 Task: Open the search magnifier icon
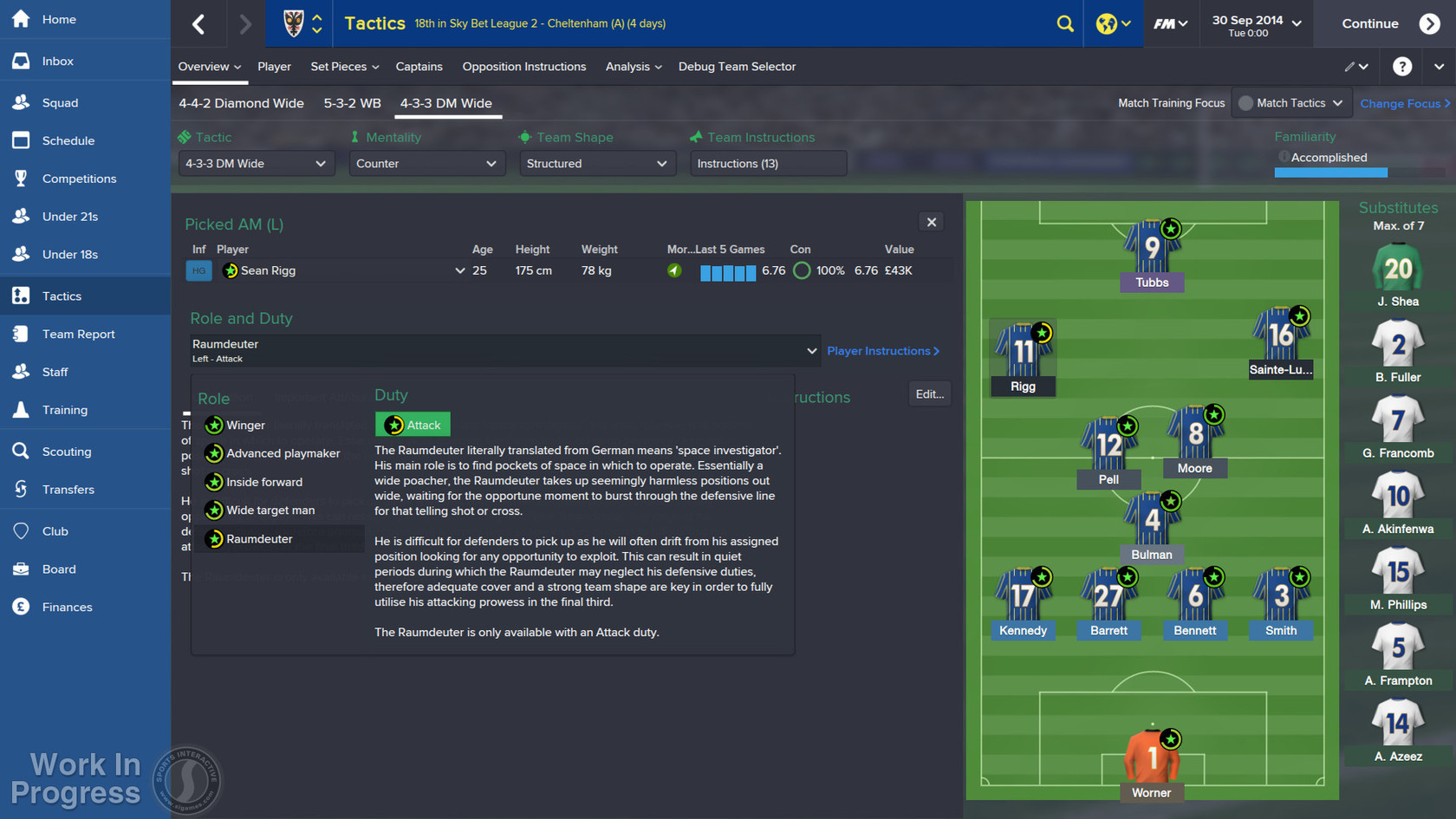[x=1065, y=23]
